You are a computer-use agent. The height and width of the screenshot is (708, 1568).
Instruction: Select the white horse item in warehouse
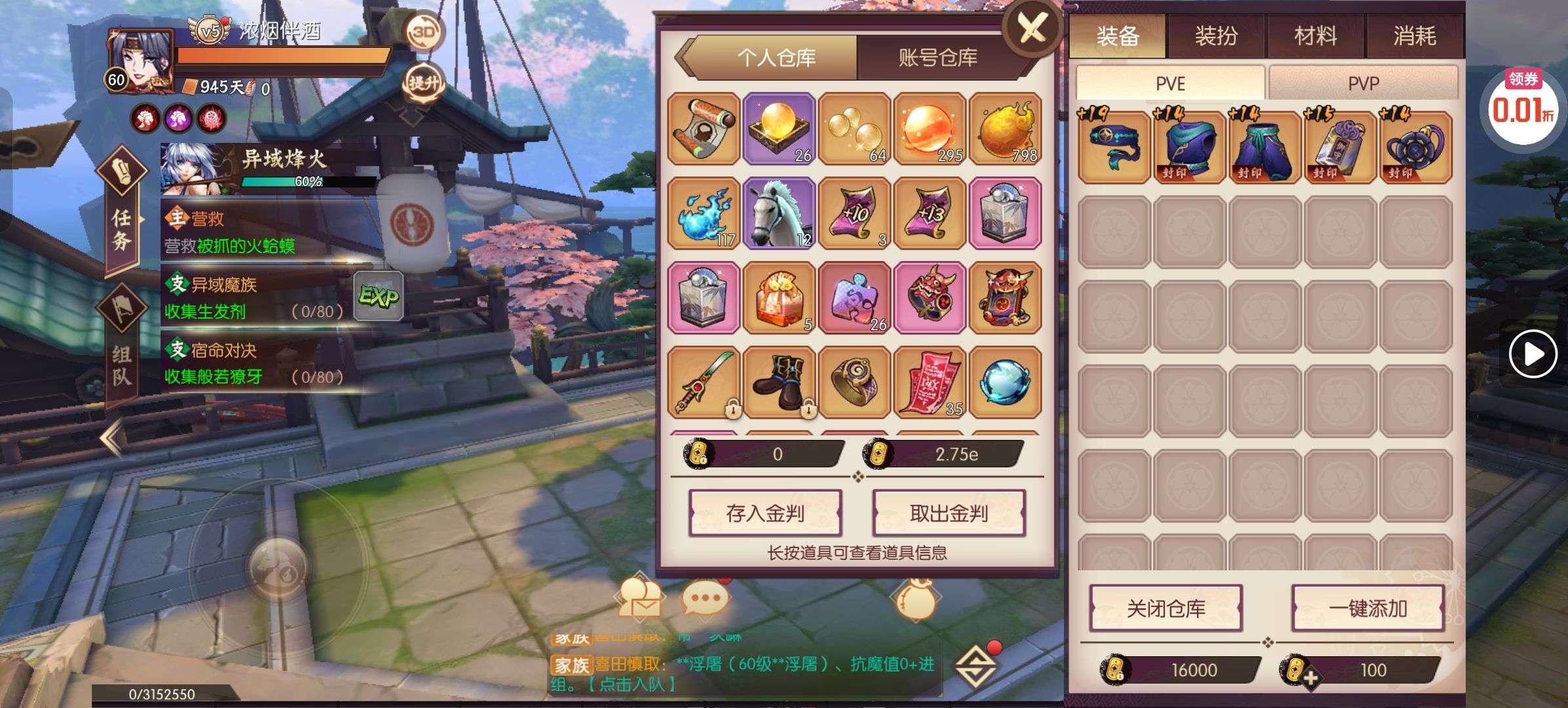(x=779, y=213)
